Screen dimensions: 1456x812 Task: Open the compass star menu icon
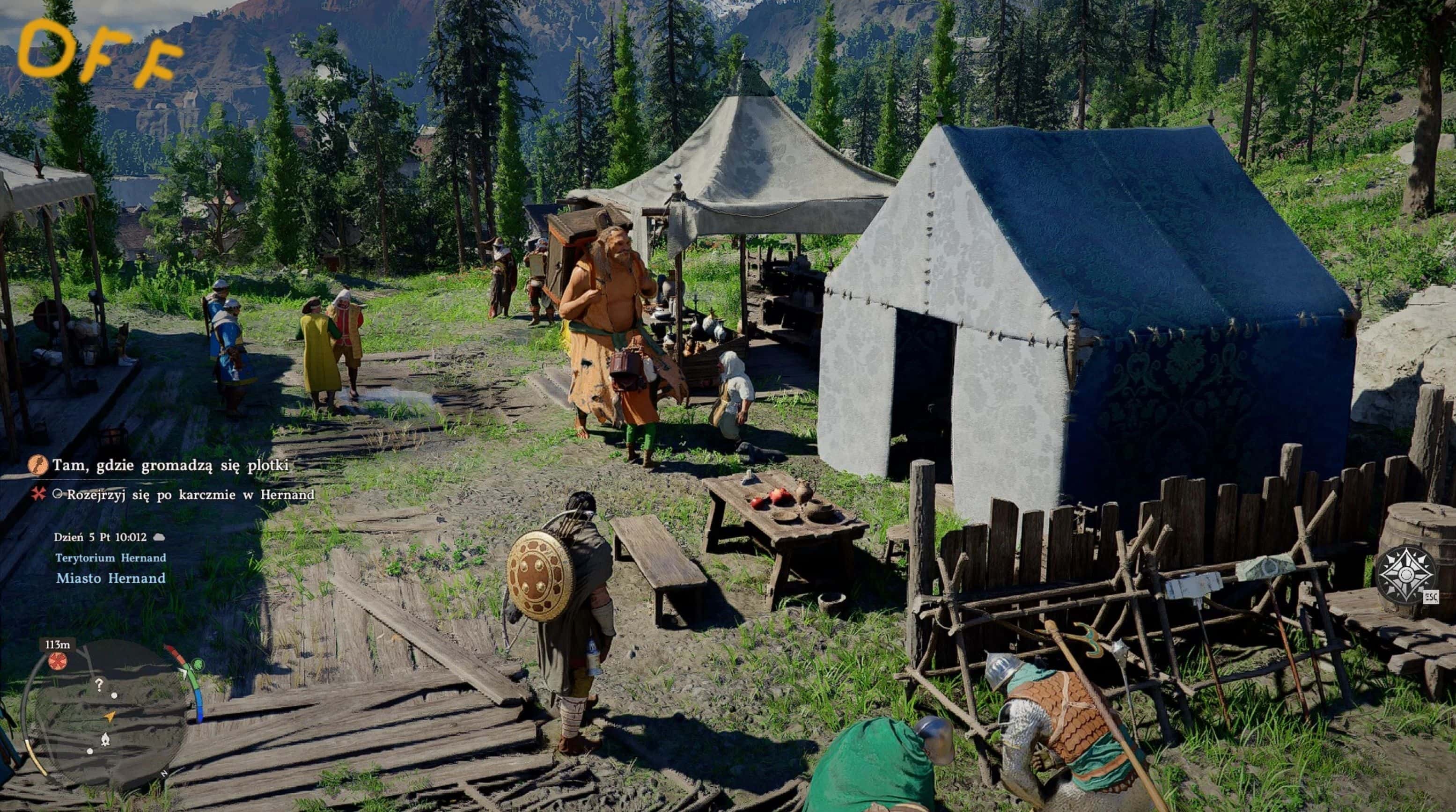click(x=1406, y=575)
